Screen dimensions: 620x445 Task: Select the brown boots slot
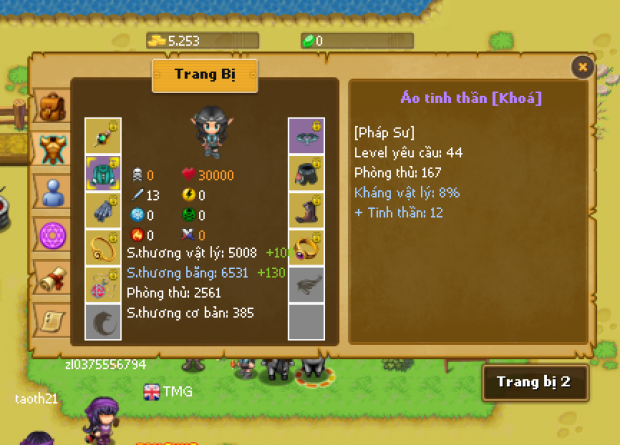pyautogui.click(x=306, y=211)
